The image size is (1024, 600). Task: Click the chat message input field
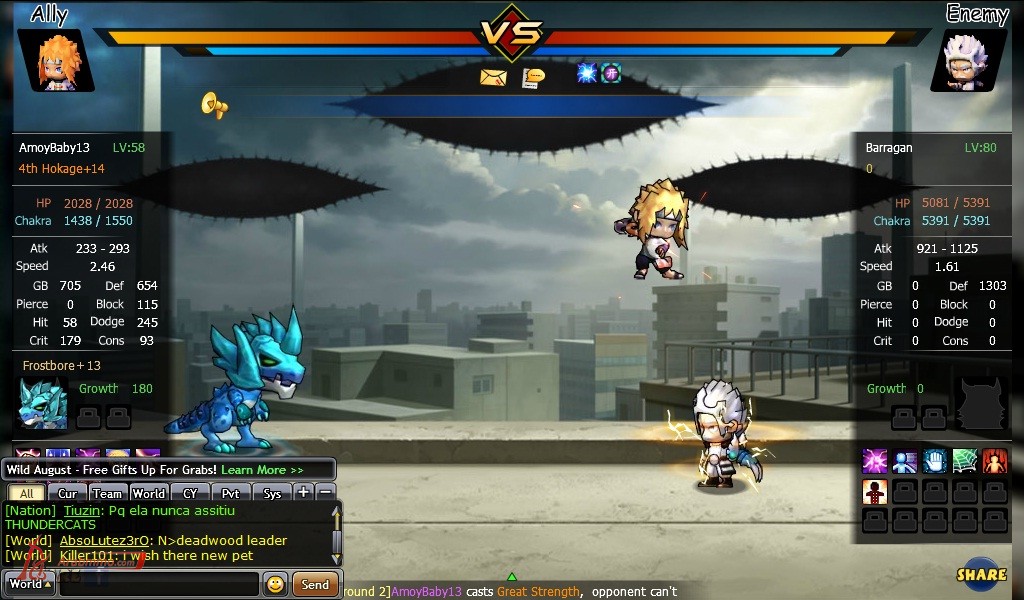tap(158, 584)
